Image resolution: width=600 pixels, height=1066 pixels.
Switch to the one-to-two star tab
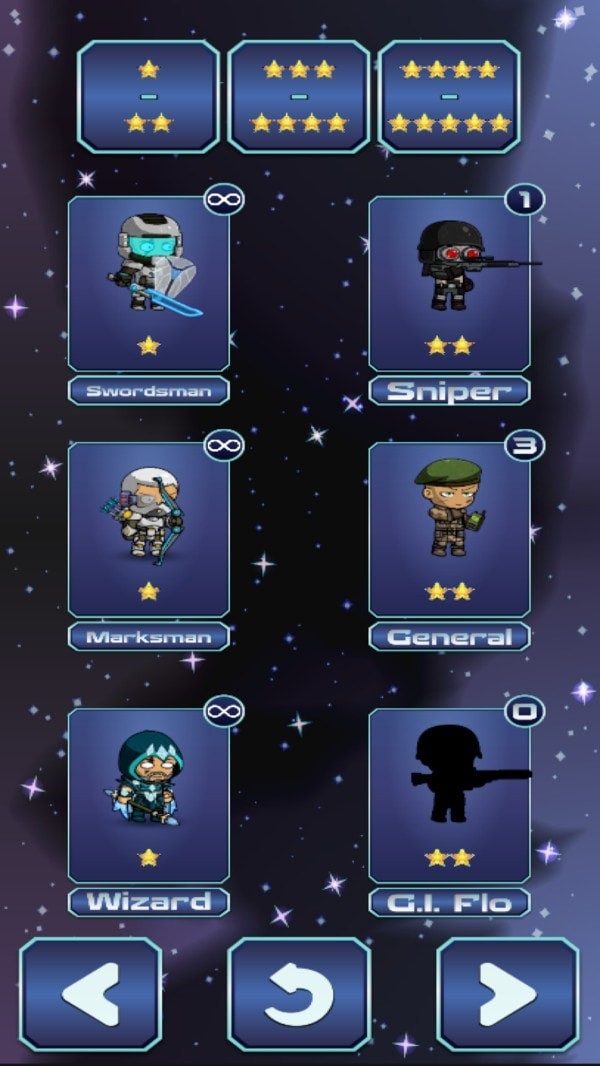(x=148, y=96)
